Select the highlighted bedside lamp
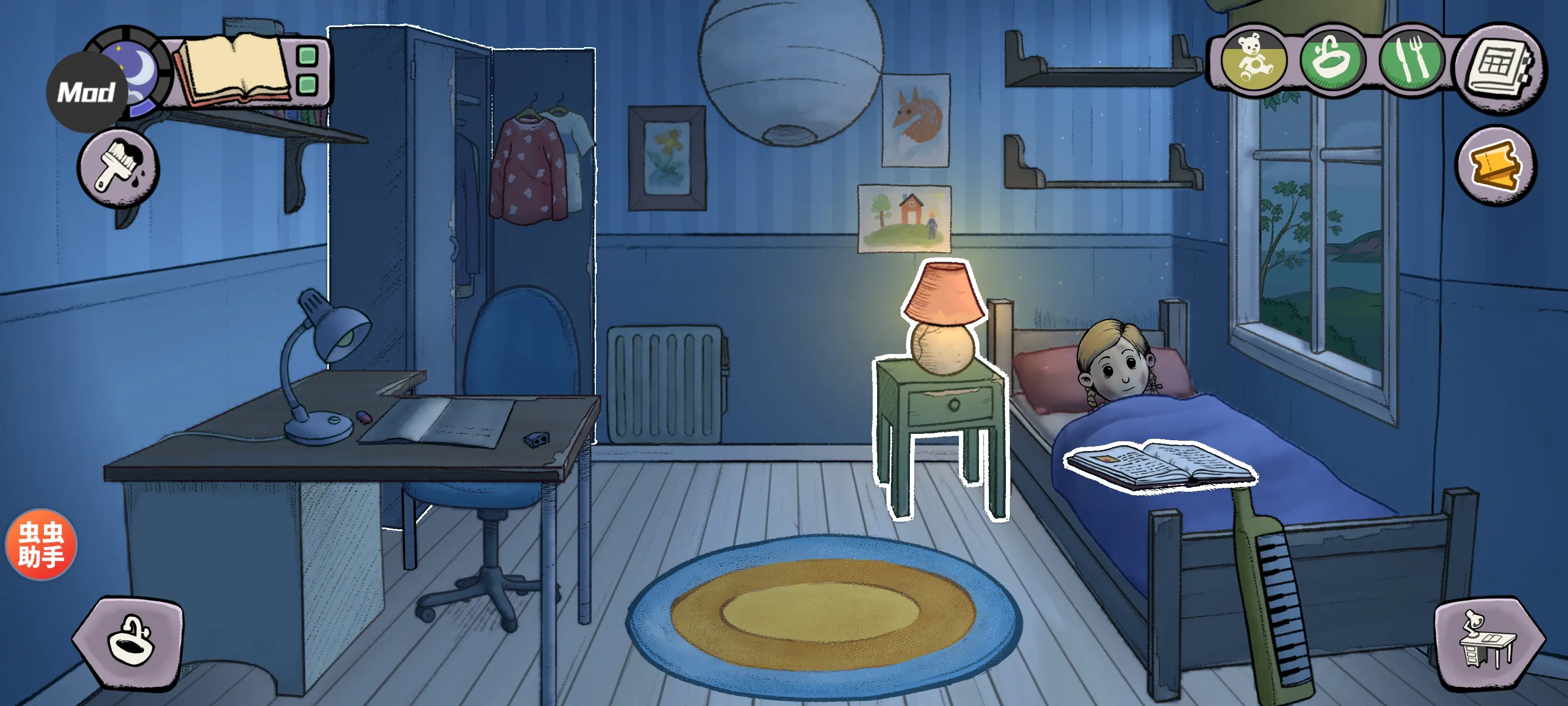 coord(942,320)
